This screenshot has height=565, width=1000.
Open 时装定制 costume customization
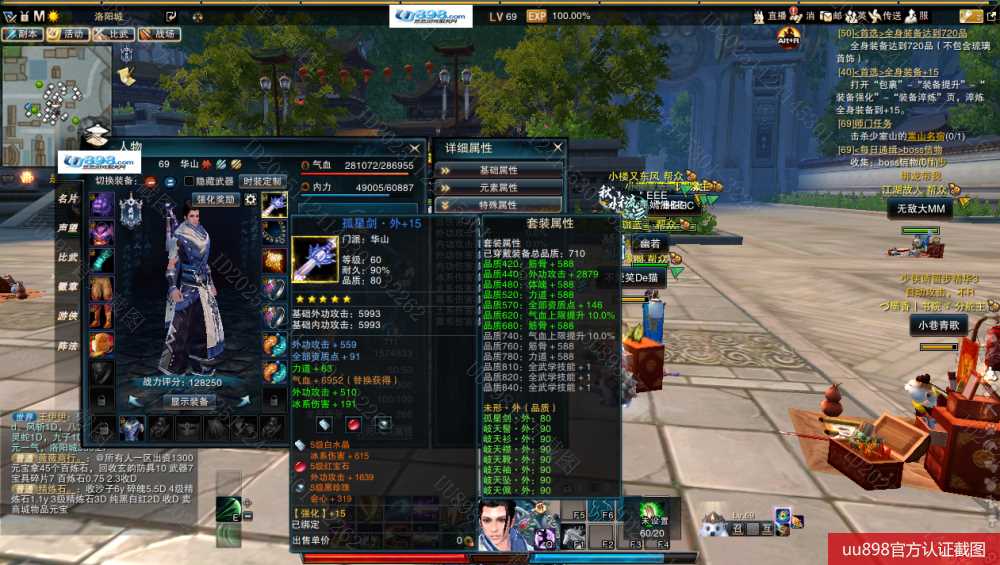coord(262,181)
